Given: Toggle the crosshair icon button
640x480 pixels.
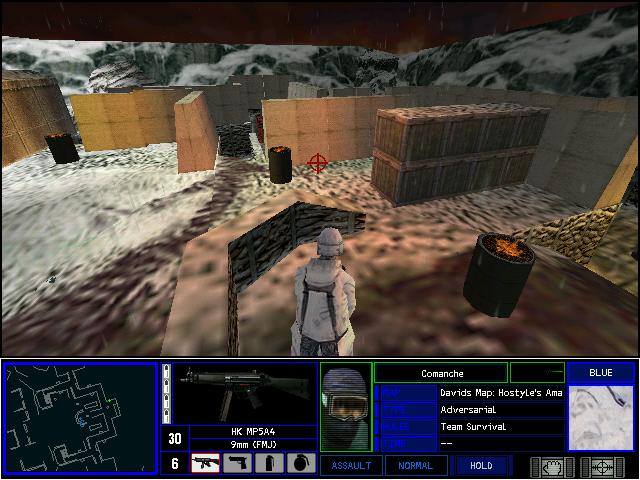Looking at the screenshot, I should tap(602, 466).
